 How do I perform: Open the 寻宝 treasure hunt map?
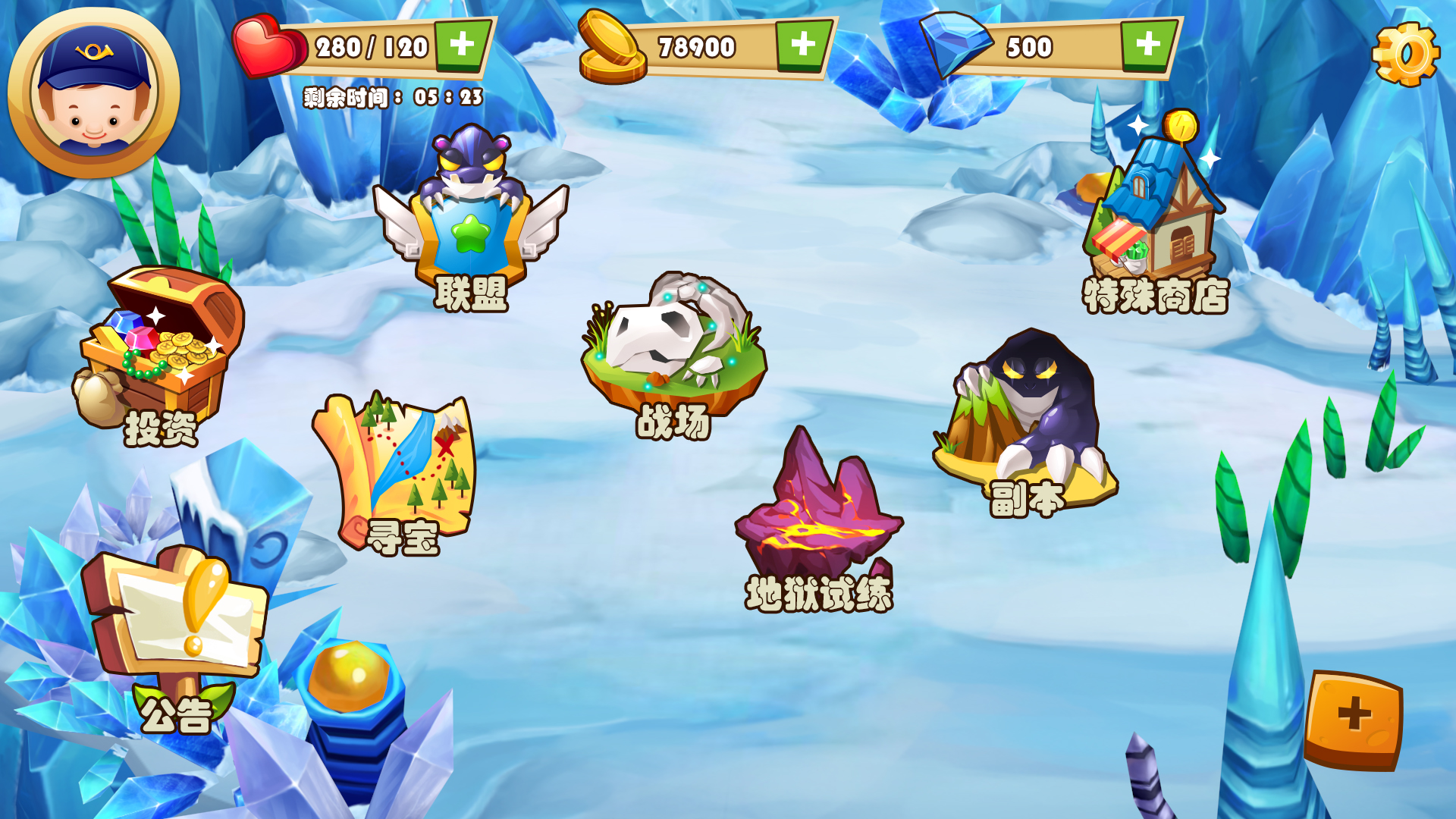(x=397, y=470)
